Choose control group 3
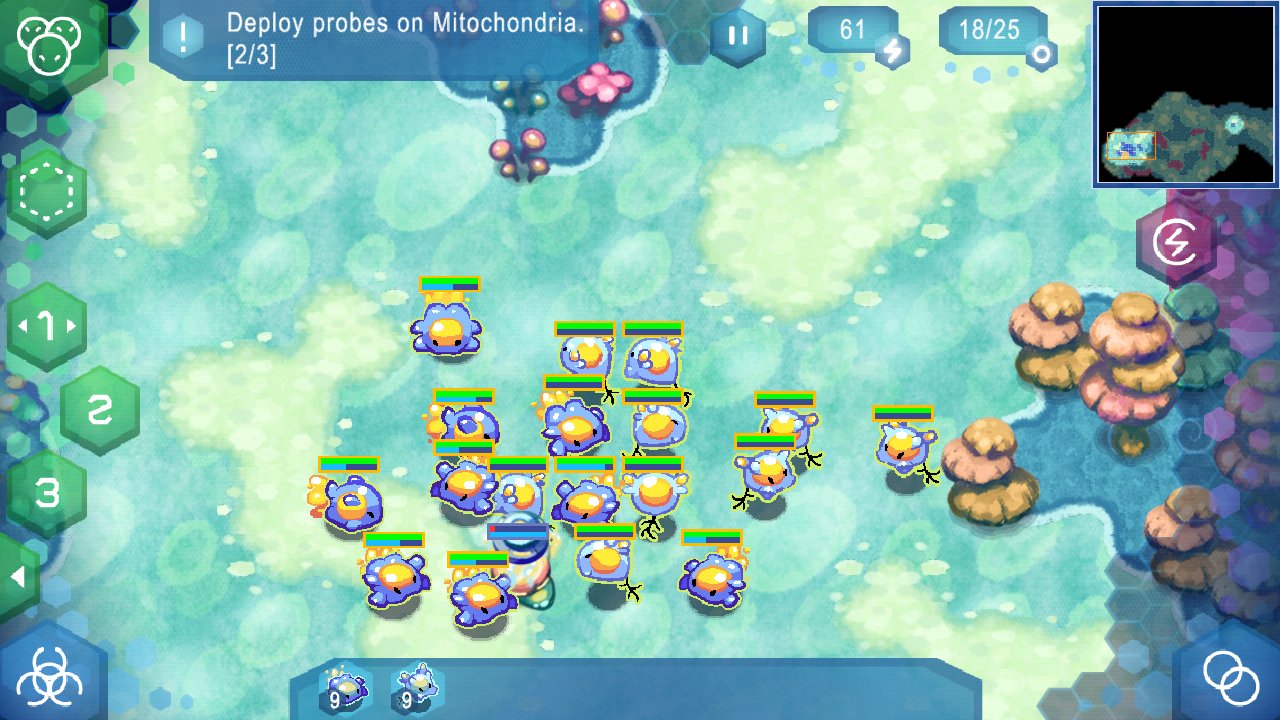Screen dimensions: 1280x720 [46, 492]
